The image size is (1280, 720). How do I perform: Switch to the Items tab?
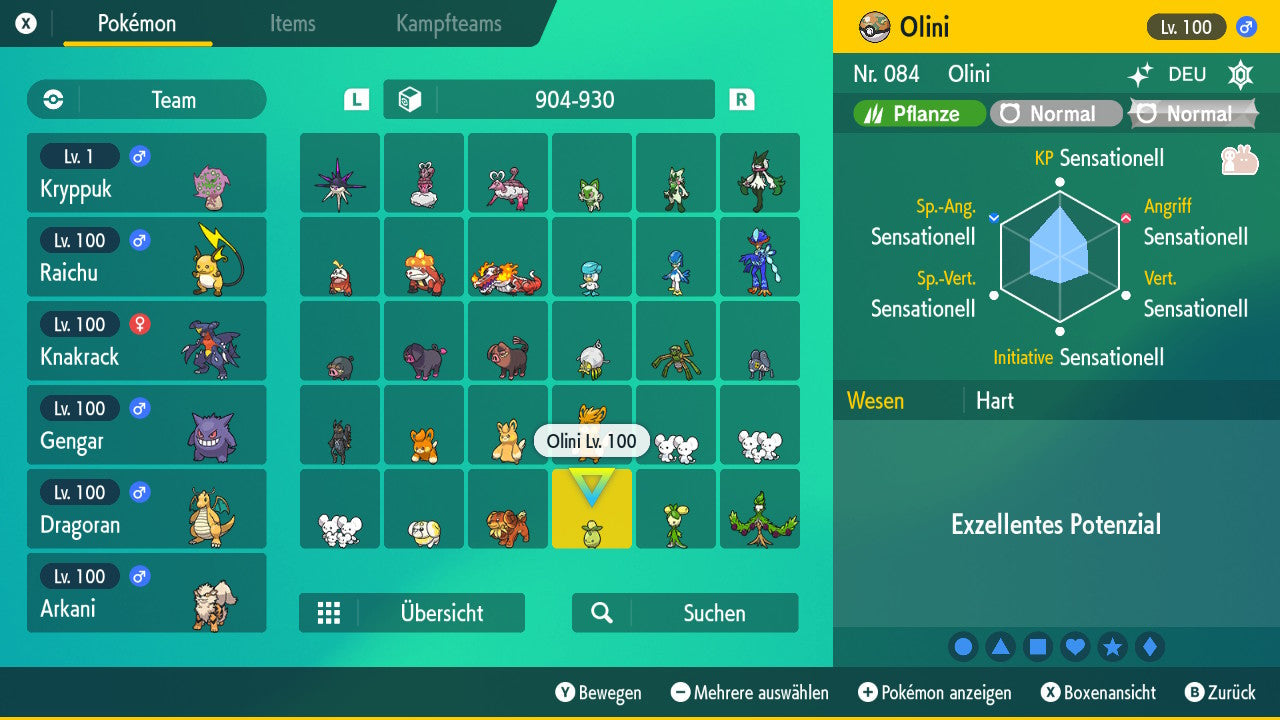pyautogui.click(x=292, y=24)
